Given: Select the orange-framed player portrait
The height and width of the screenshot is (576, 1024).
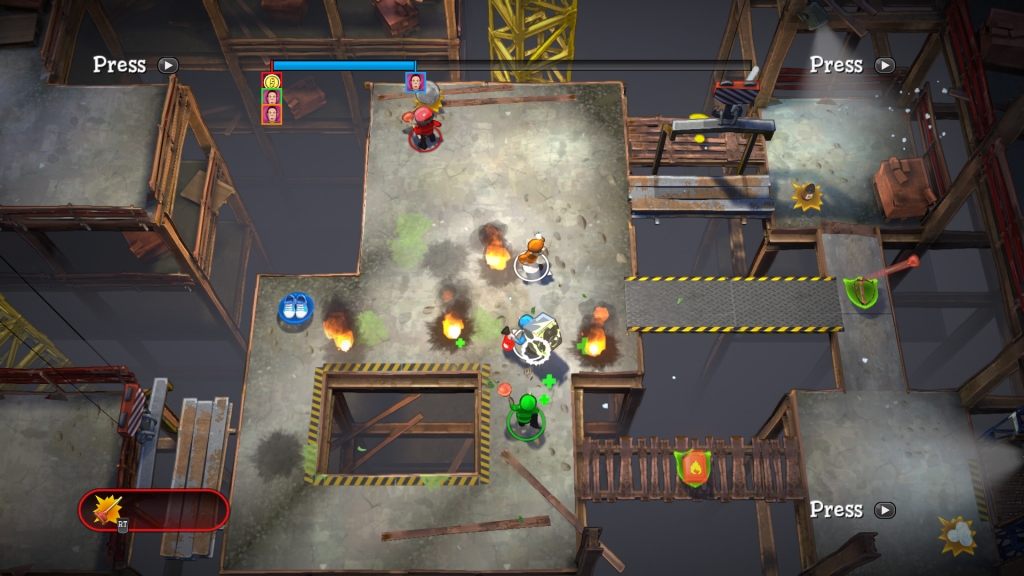Looking at the screenshot, I should pyautogui.click(x=272, y=114).
